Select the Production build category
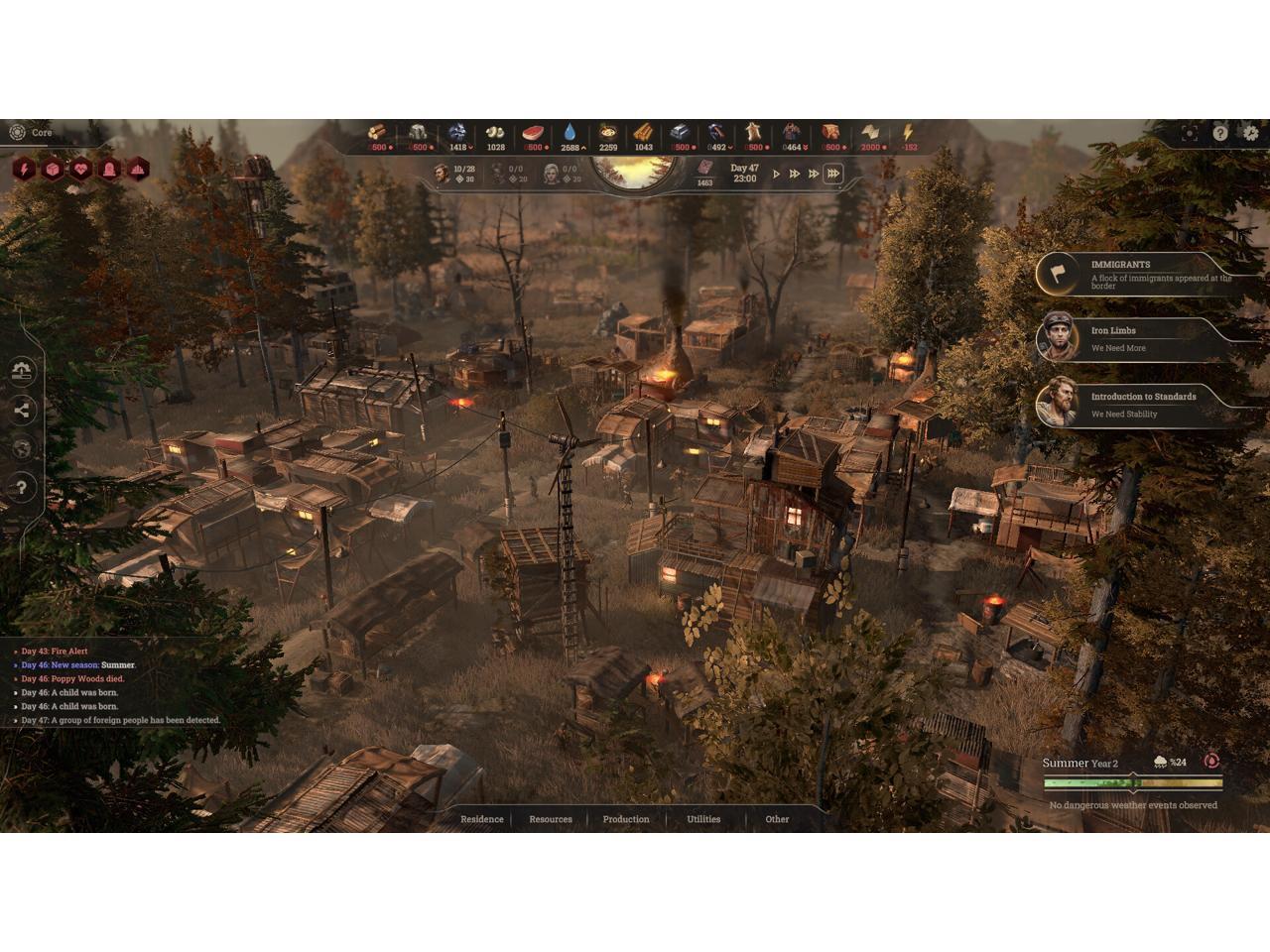The width and height of the screenshot is (1270, 952). 626,819
